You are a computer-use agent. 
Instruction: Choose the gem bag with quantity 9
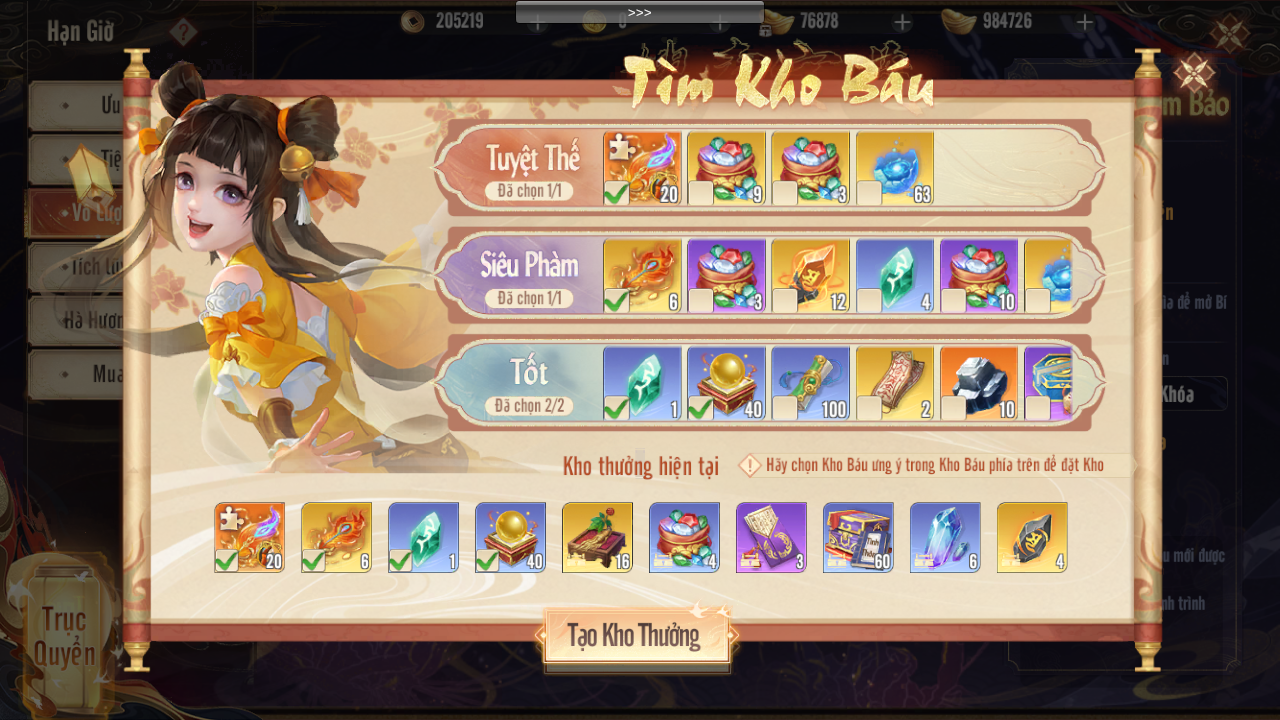727,168
